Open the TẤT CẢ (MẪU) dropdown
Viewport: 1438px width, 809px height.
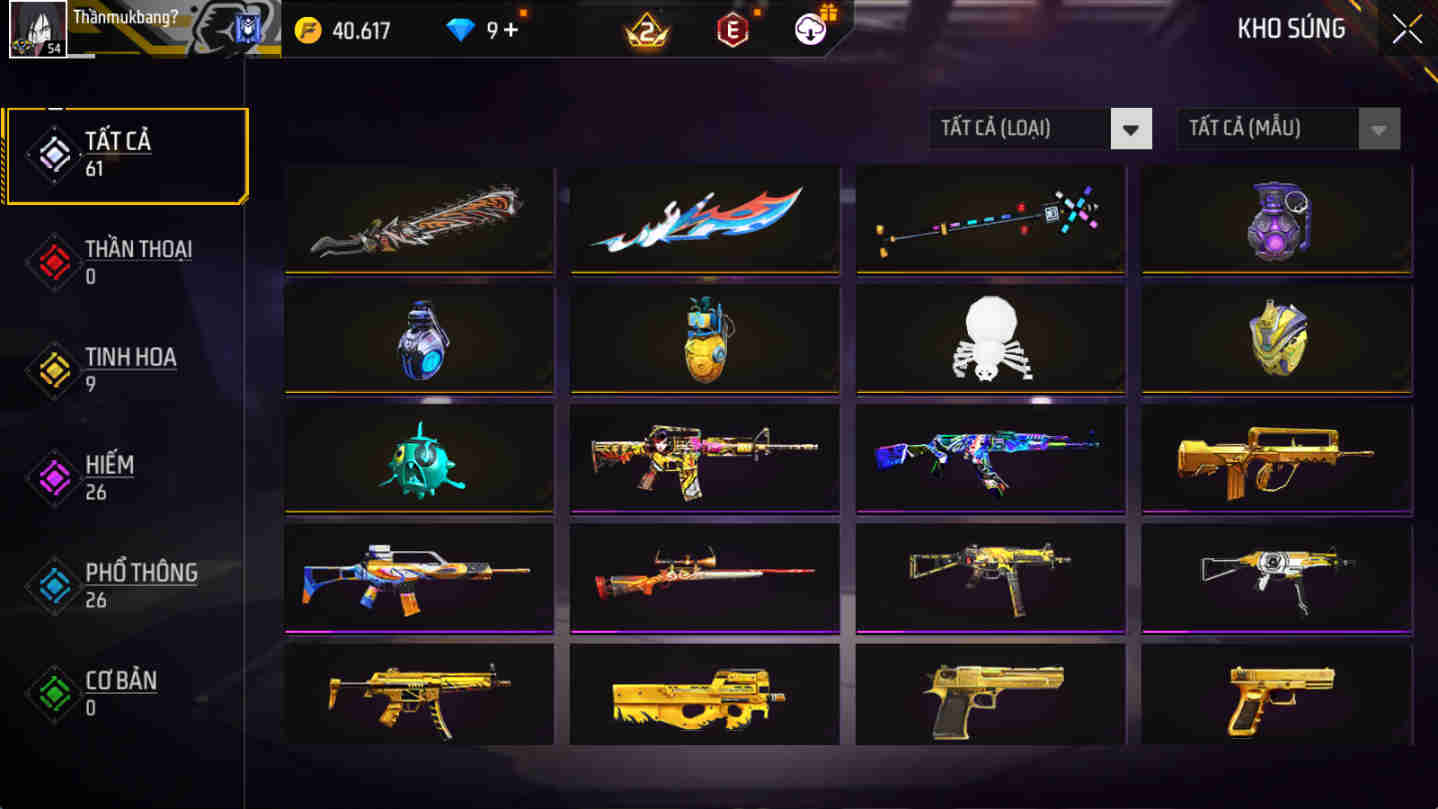[x=1268, y=128]
